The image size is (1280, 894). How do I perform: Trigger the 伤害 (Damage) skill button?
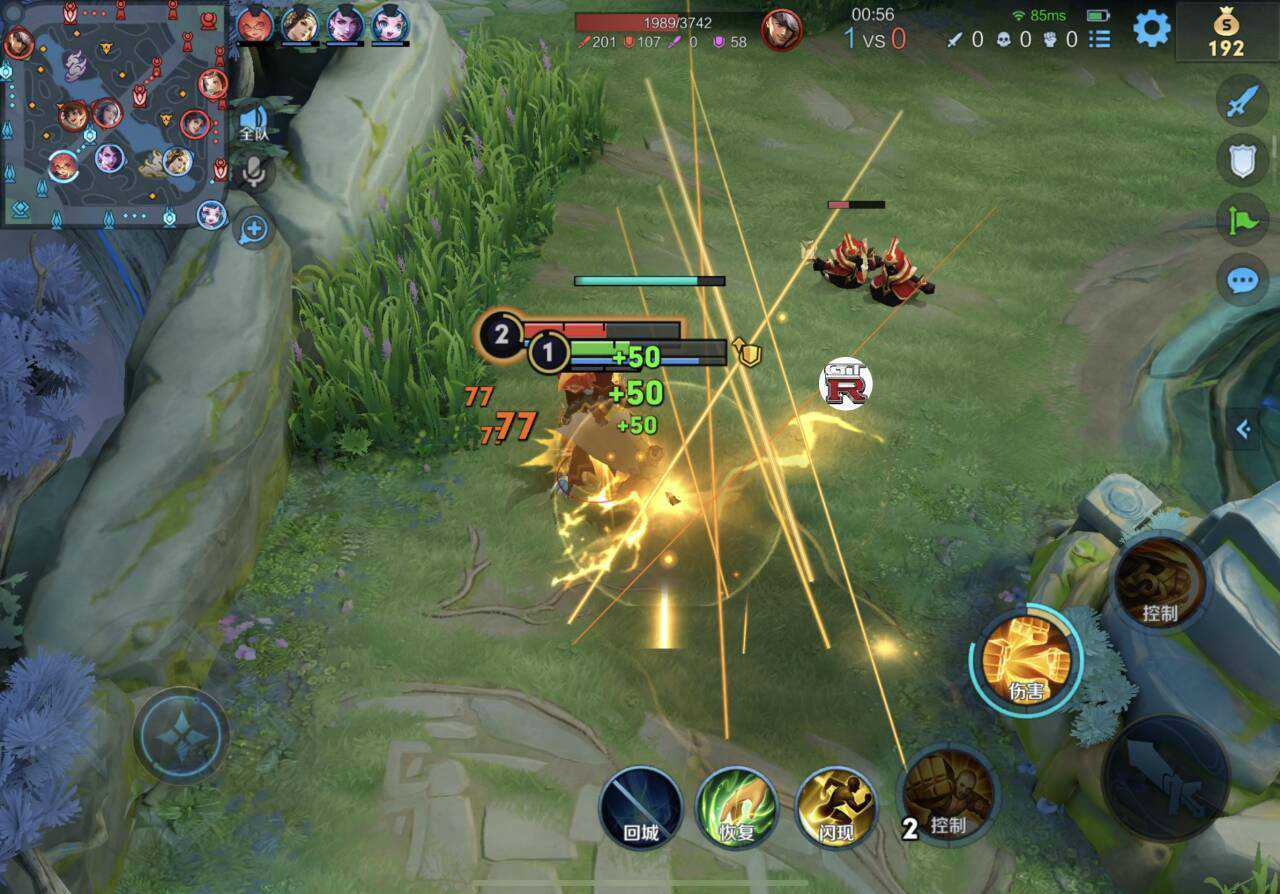pyautogui.click(x=1025, y=660)
